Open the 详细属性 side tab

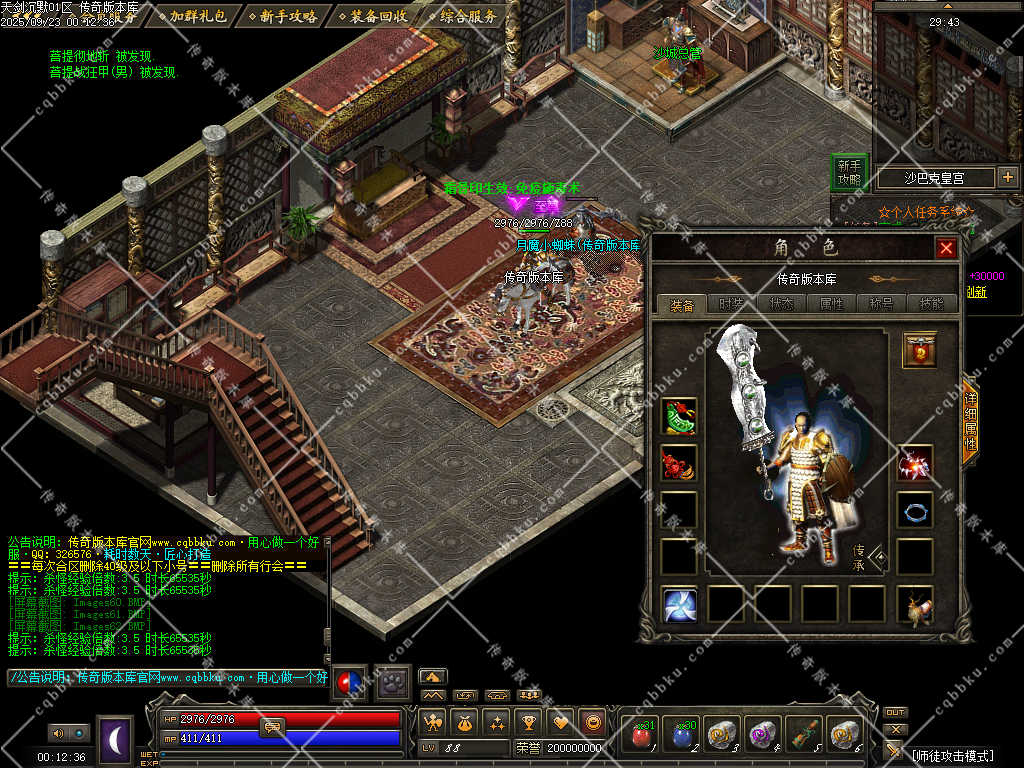pos(968,419)
